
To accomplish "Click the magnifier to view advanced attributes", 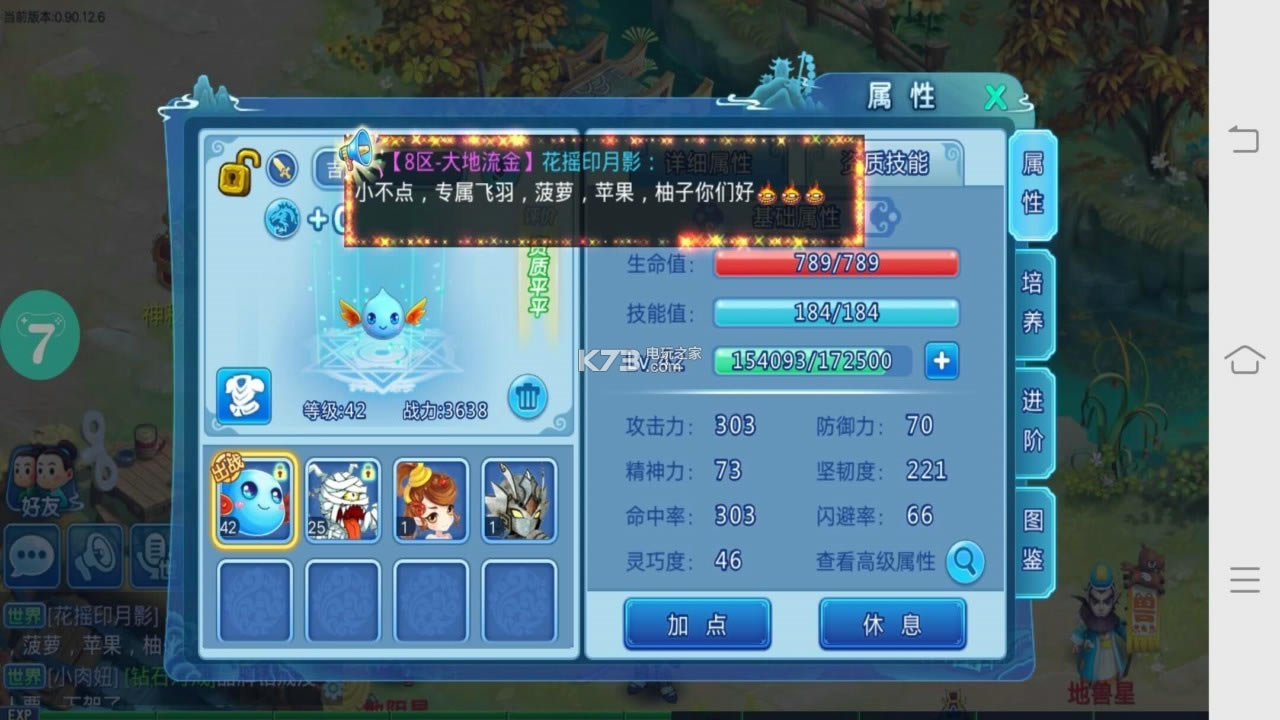I will tap(963, 562).
